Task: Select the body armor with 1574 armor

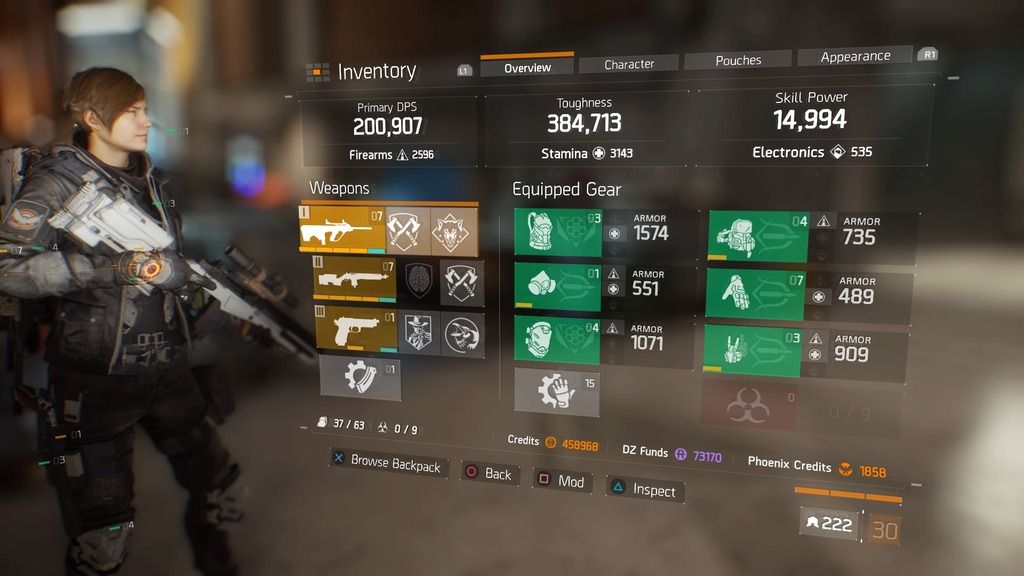Action: point(558,233)
